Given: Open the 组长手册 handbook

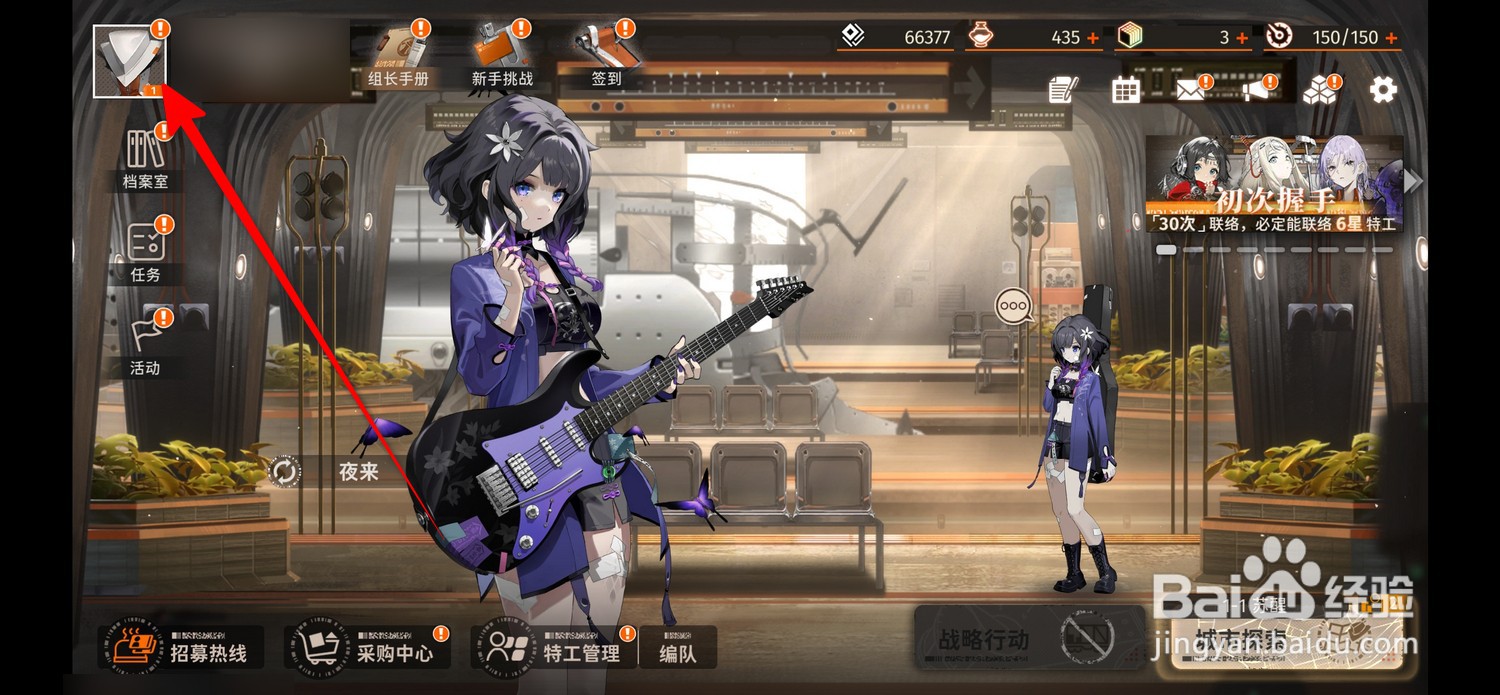Looking at the screenshot, I should (x=398, y=55).
